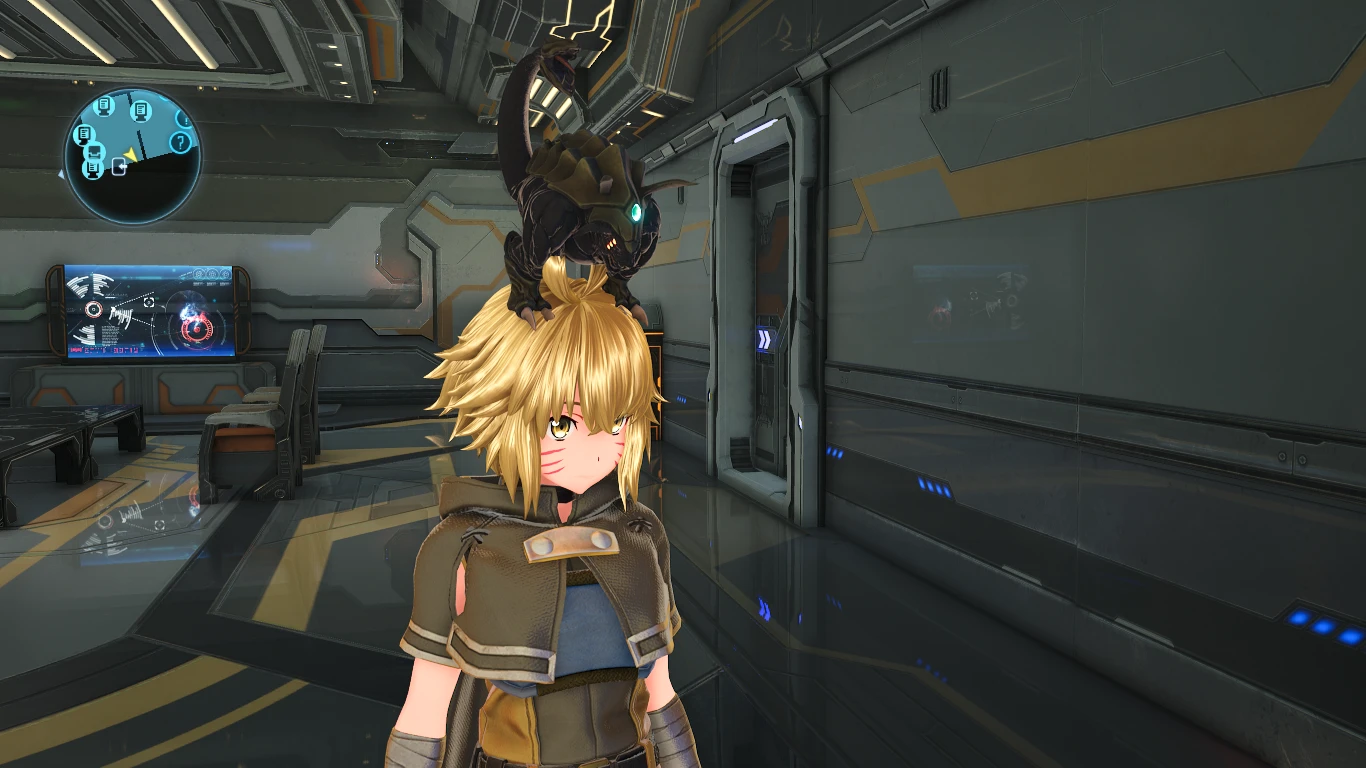Click the yellow player arrow on minimap
Screen dimensions: 1366x768
pos(130,154)
